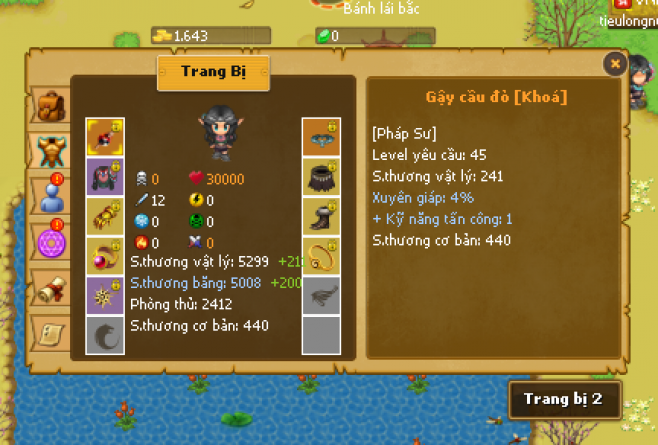Select the gold bracelet equipment slot
658x445 pixels.
pos(322,255)
